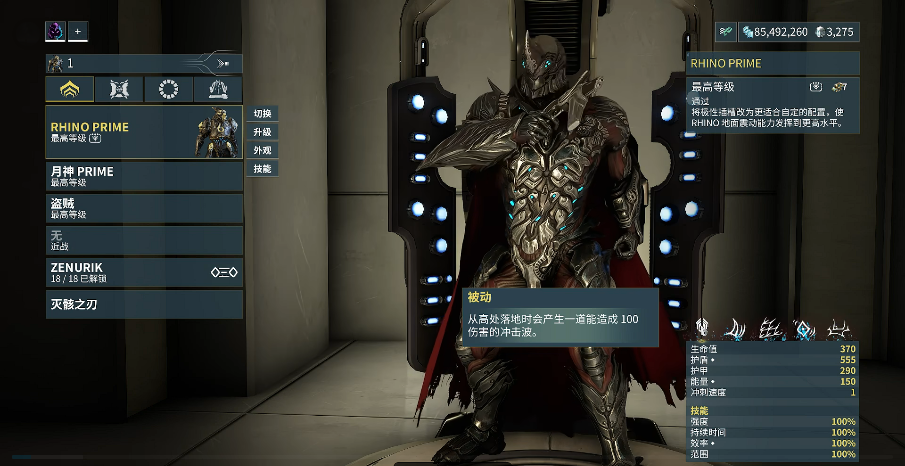
Task: Open the ZENURIK focus school slot
Action: (143, 272)
